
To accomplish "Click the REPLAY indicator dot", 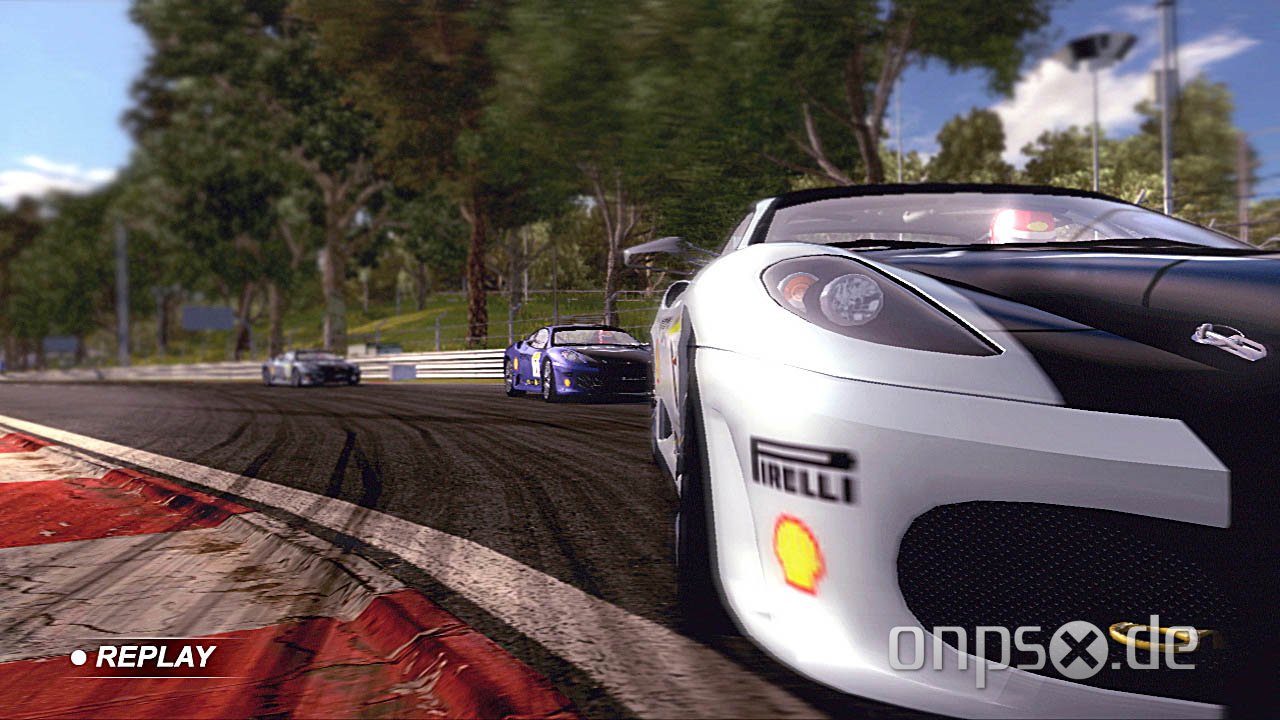I will [78, 658].
